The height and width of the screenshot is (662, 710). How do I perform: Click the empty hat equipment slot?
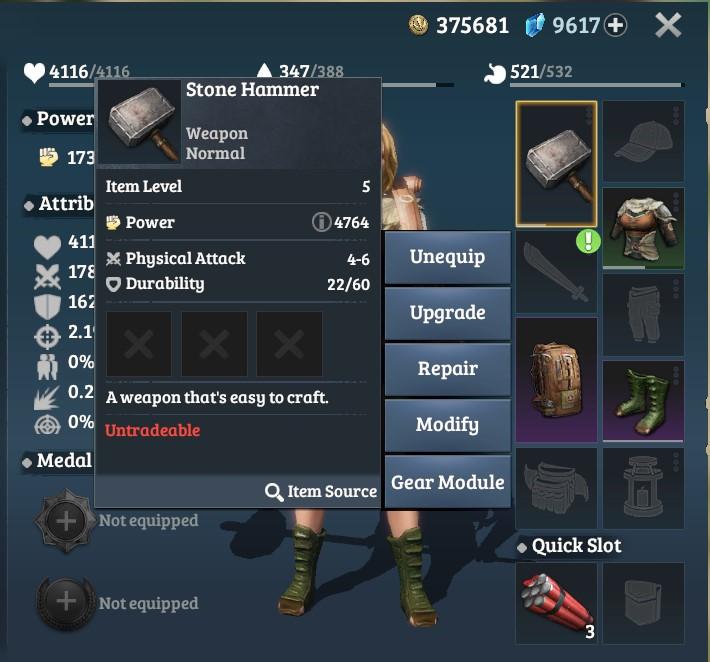[x=643, y=142]
